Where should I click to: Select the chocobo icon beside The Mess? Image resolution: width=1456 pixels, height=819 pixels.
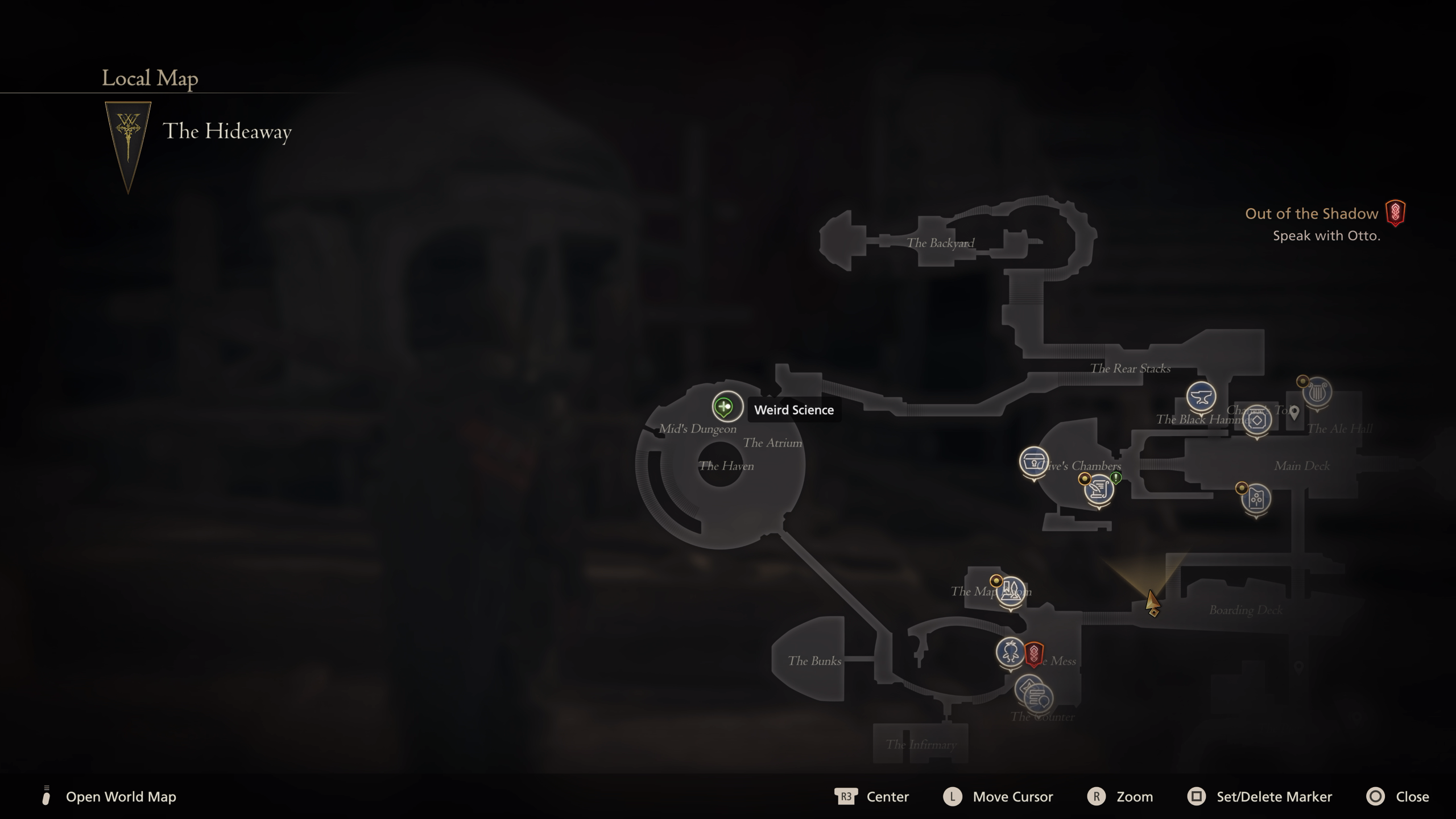click(x=1011, y=653)
